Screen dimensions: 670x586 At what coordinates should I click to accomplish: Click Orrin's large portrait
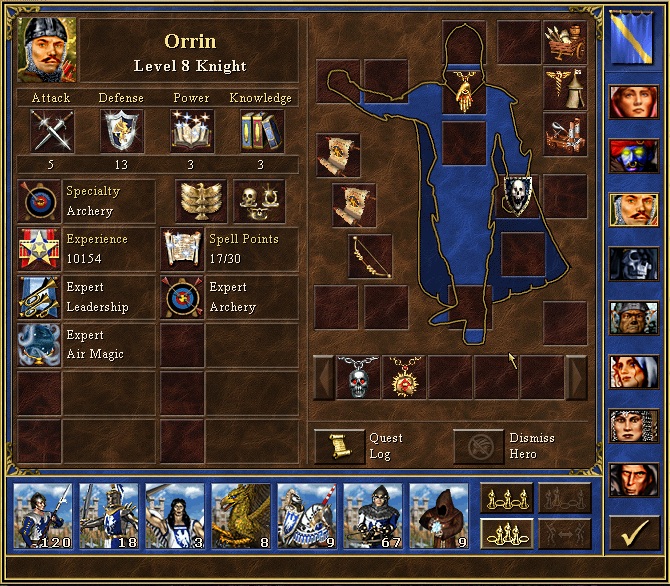(46, 49)
